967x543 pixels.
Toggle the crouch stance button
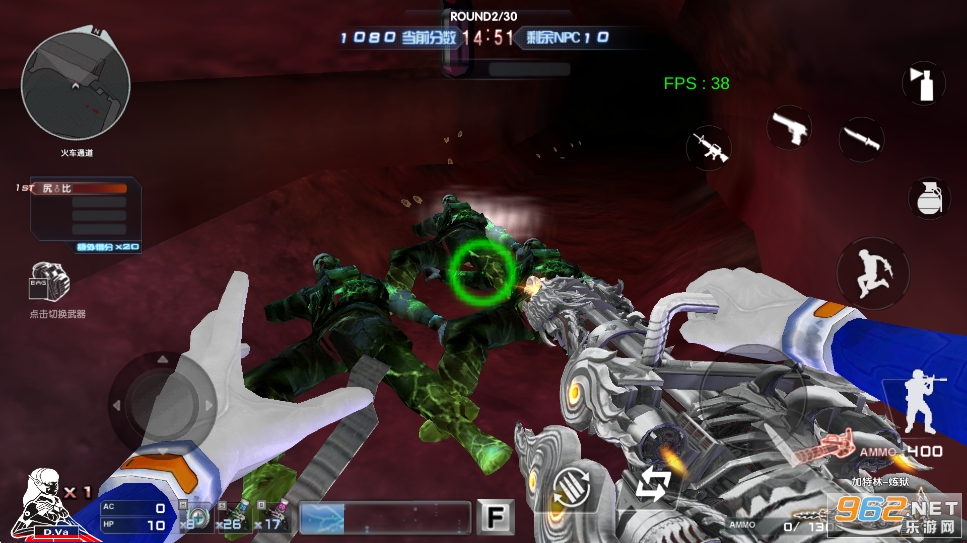pos(918,398)
